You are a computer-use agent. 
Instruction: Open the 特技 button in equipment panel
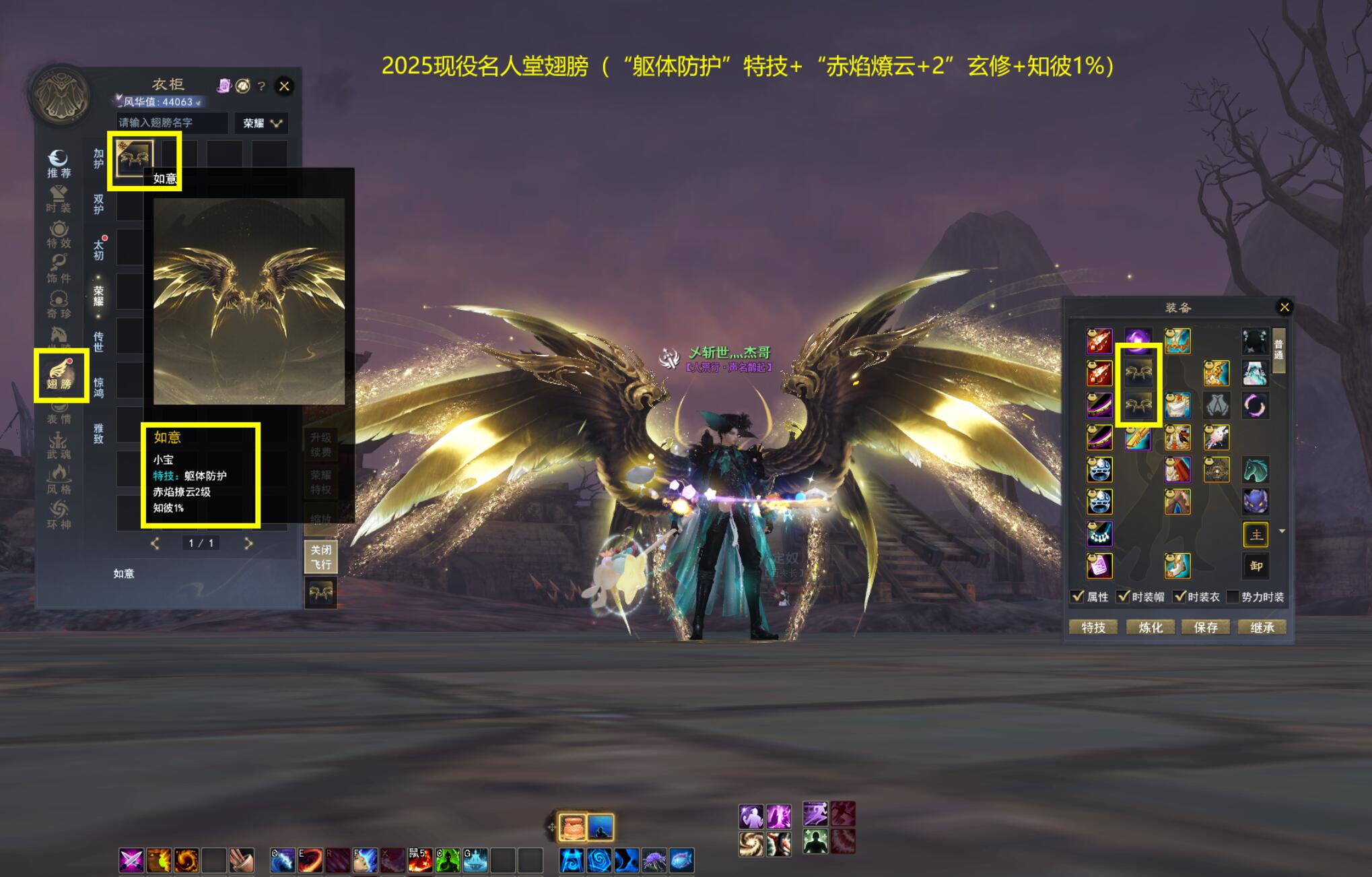[1093, 627]
